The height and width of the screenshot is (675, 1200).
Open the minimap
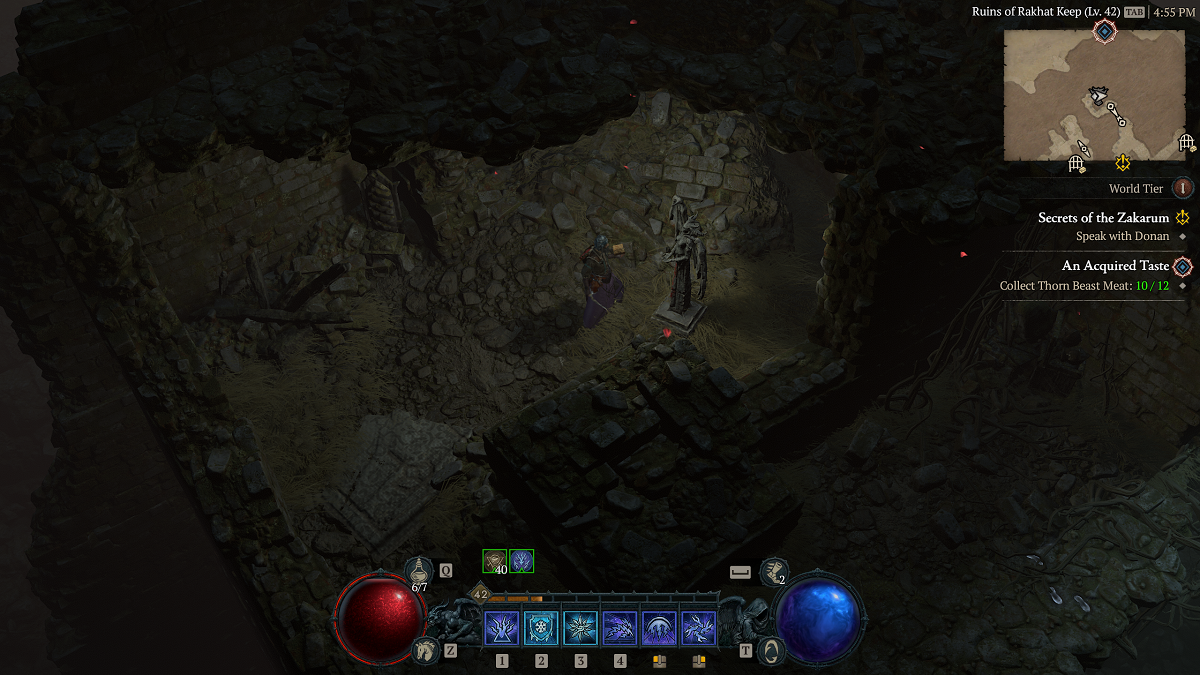tap(1094, 95)
